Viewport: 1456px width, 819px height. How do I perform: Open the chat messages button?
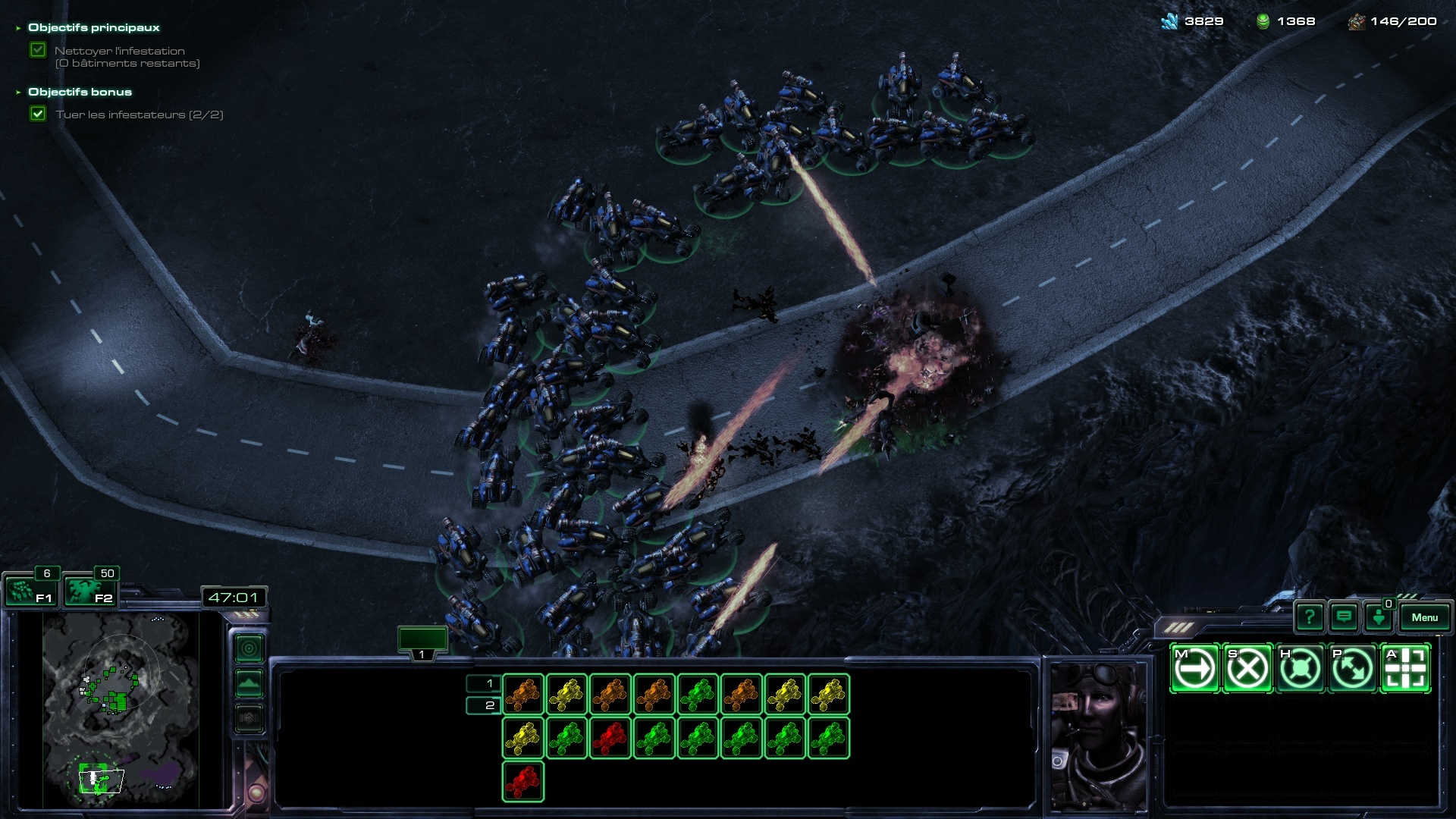point(1344,617)
